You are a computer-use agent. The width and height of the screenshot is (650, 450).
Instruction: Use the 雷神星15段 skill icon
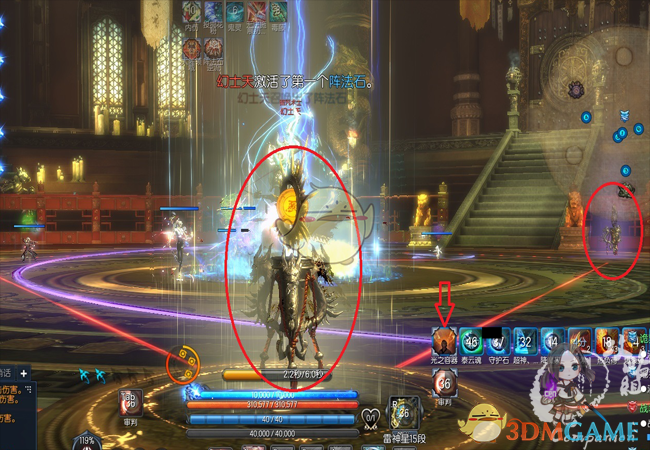point(401,411)
